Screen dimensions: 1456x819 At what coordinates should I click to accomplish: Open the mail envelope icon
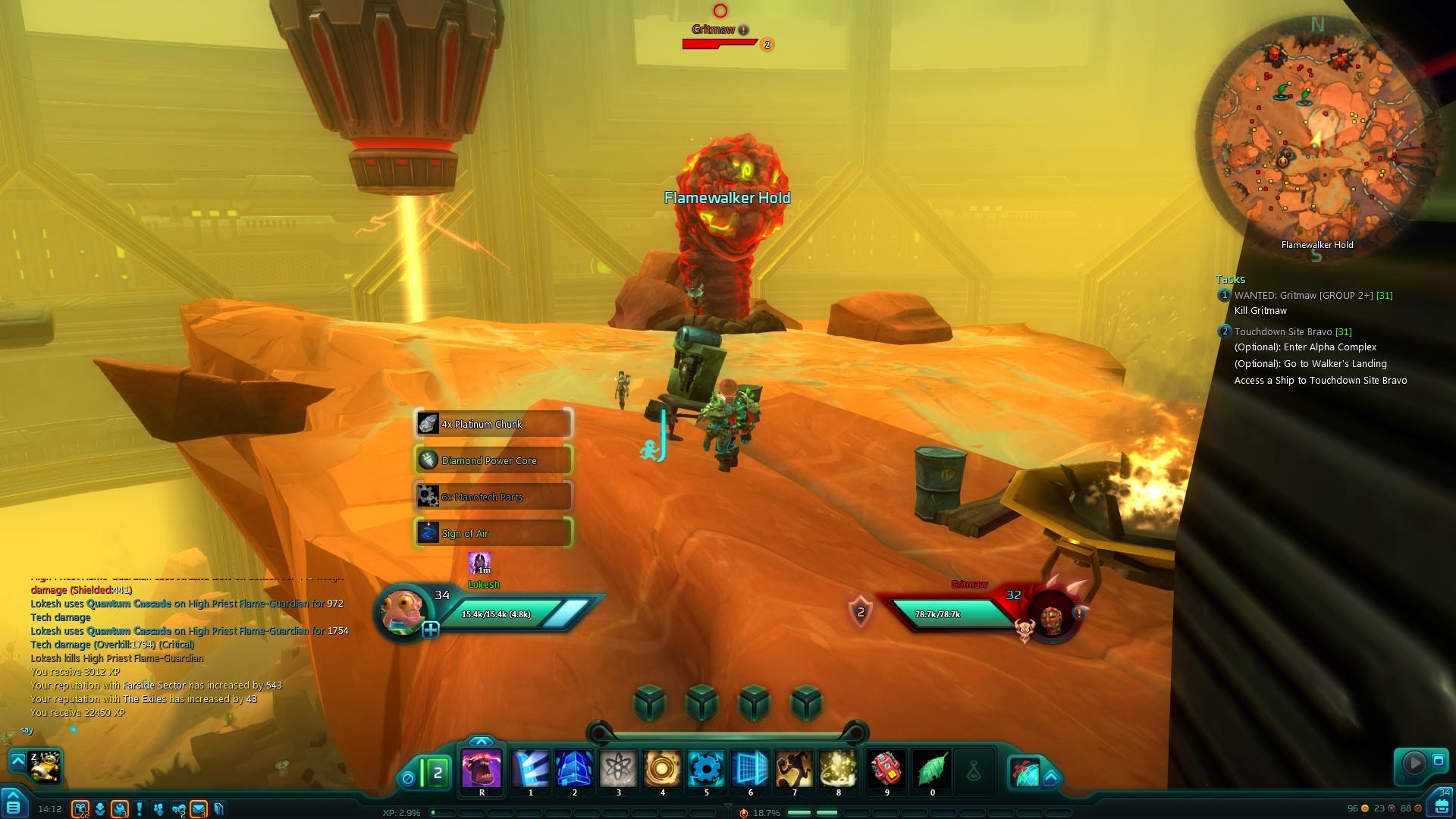coord(199,809)
